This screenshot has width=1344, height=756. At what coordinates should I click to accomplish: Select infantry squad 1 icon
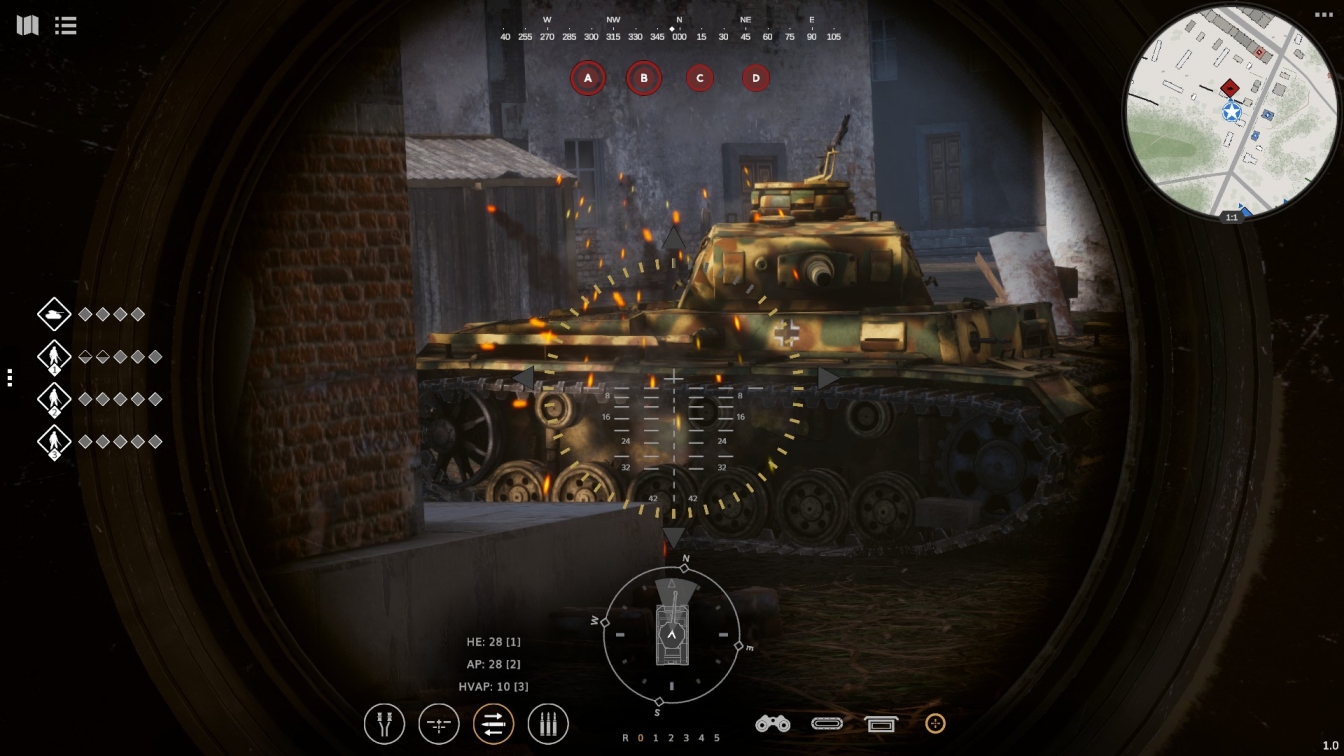tap(54, 357)
